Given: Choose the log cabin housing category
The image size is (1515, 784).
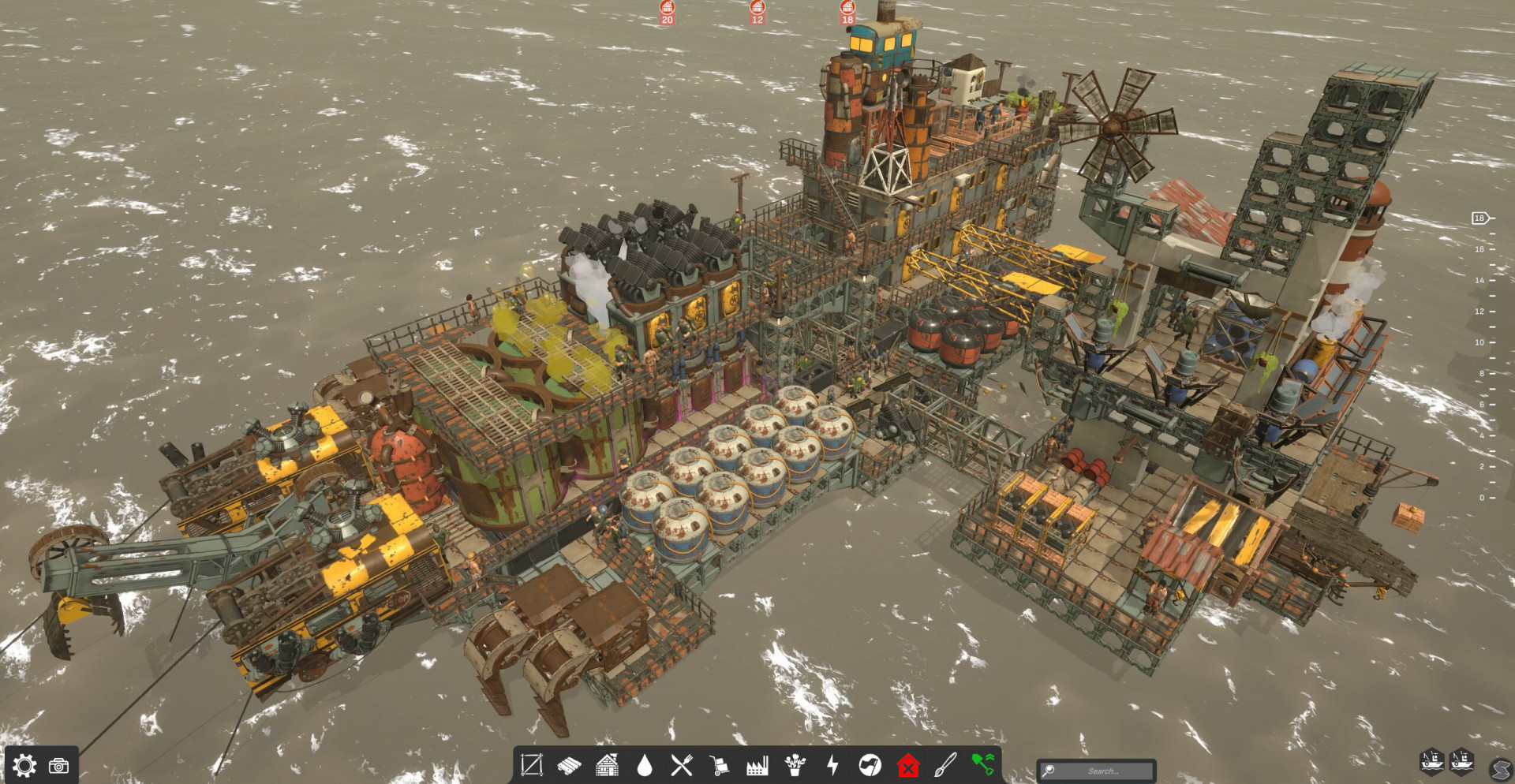Looking at the screenshot, I should [607, 764].
